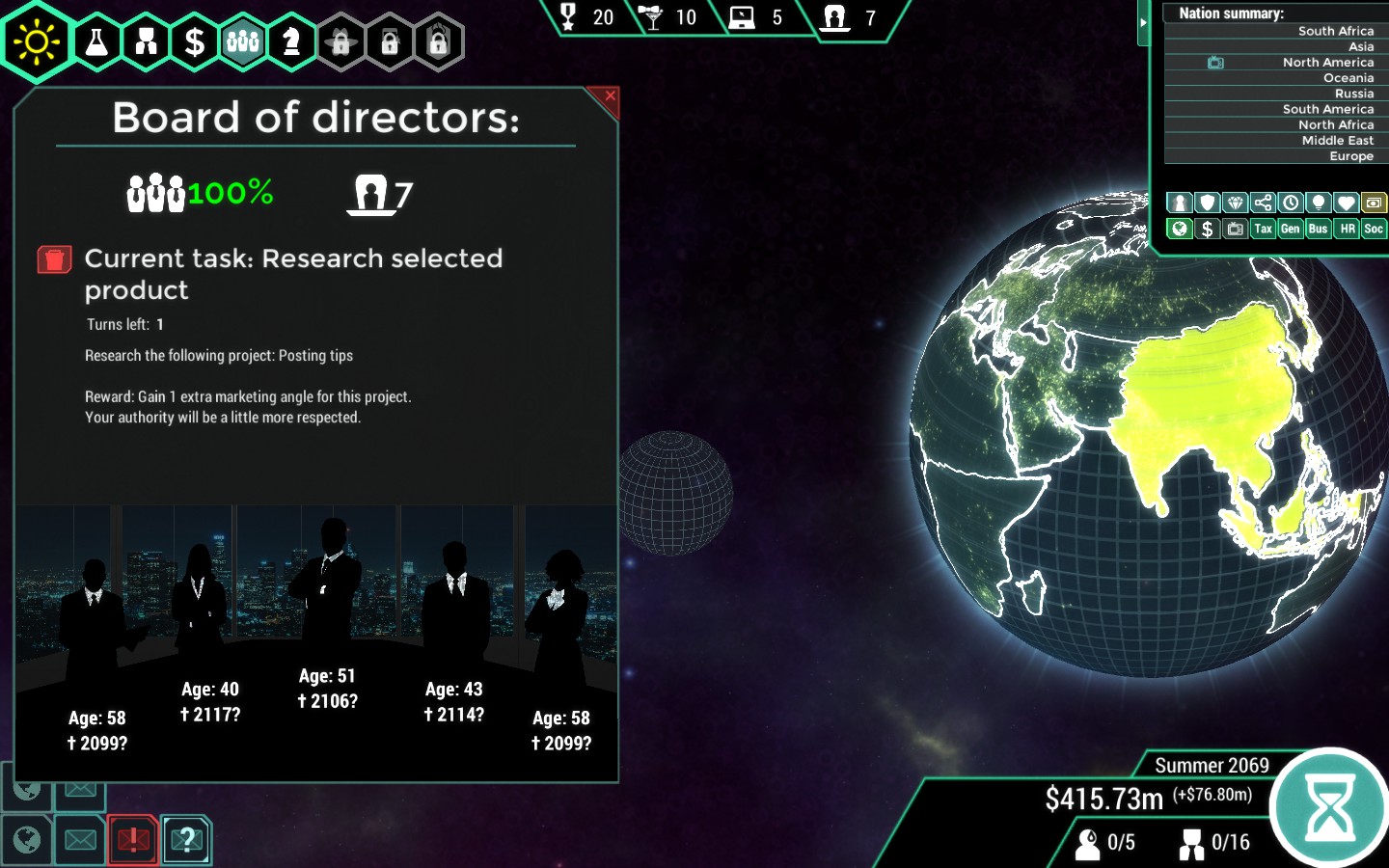Choose Europe from the nation list
Image resolution: width=1389 pixels, height=868 pixels.
(x=1350, y=156)
